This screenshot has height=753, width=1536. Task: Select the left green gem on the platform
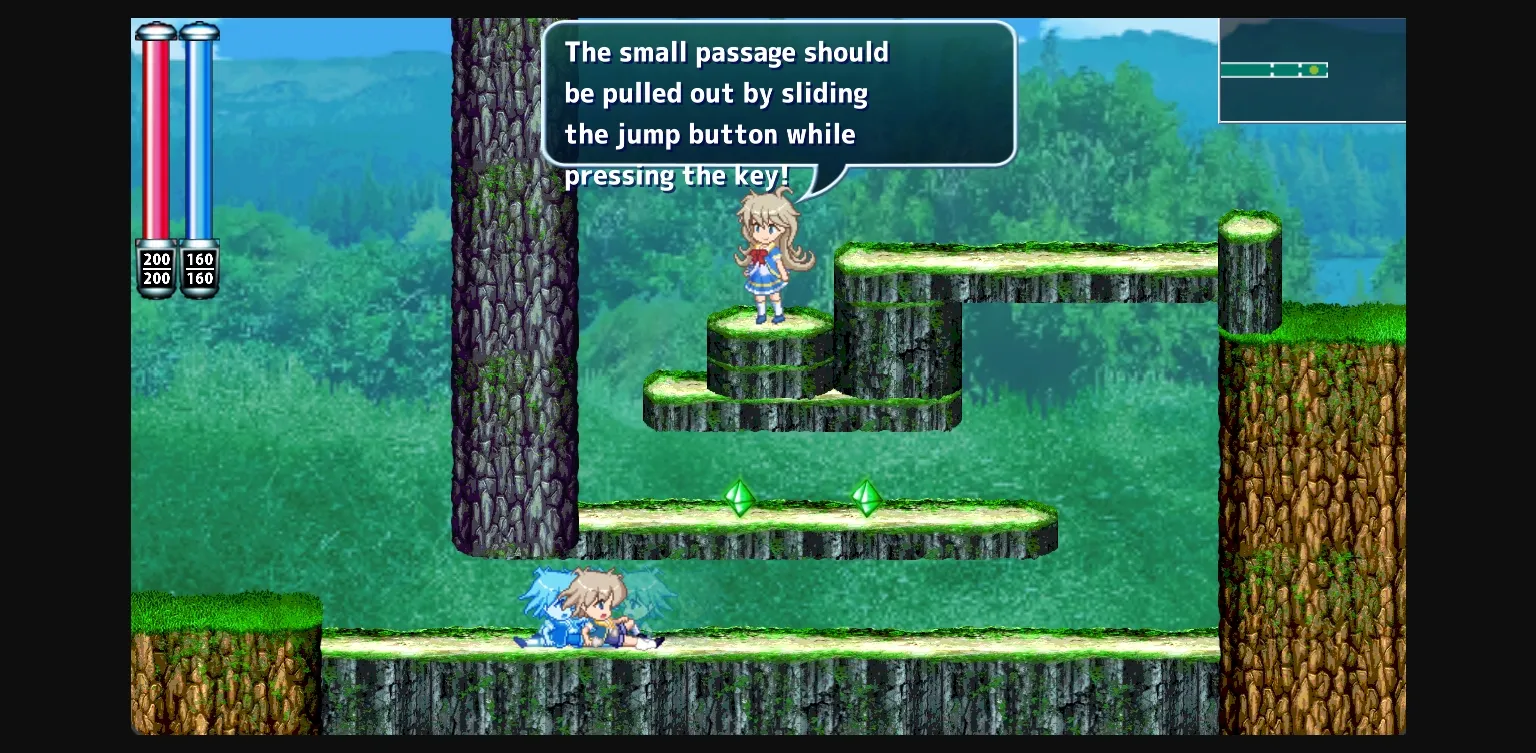739,498
